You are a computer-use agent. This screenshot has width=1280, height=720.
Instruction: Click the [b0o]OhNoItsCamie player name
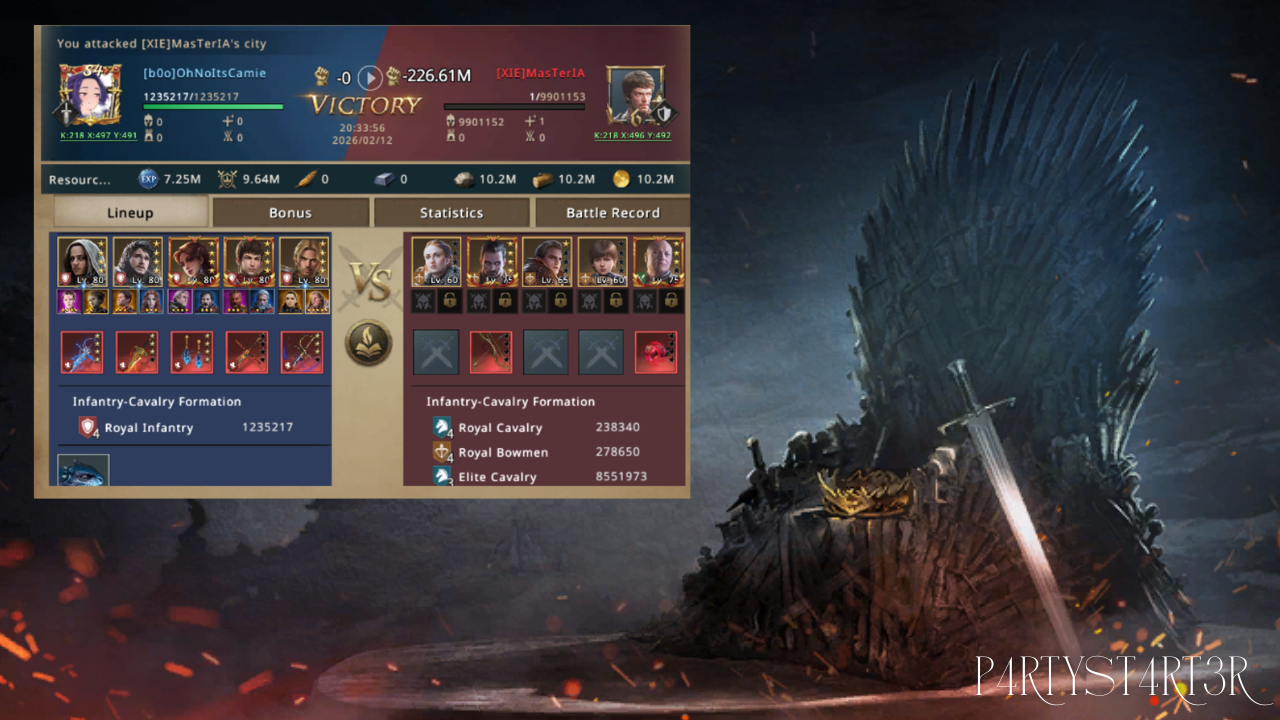pyautogui.click(x=204, y=73)
